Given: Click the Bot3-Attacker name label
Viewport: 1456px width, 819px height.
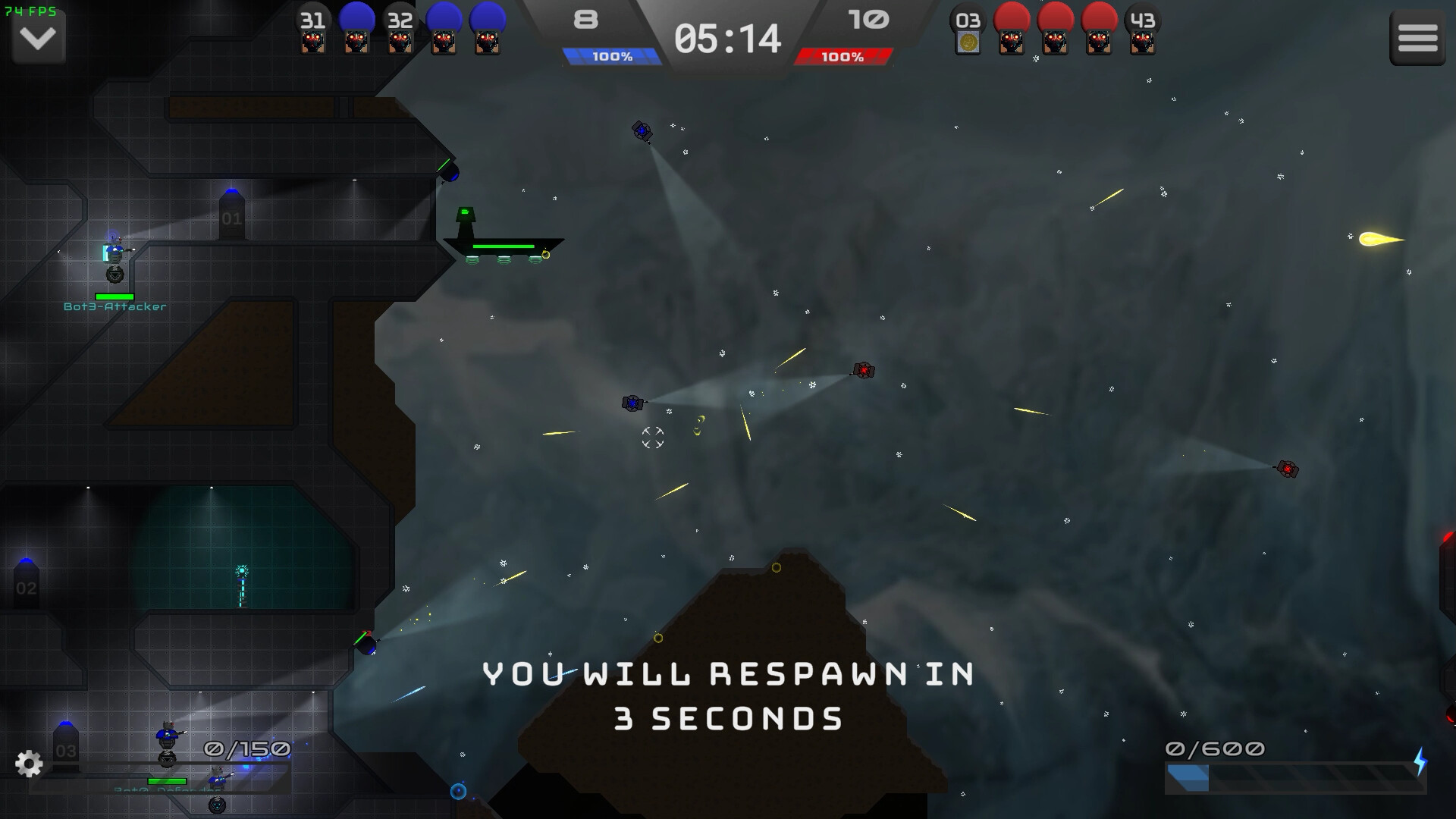Looking at the screenshot, I should pos(115,307).
